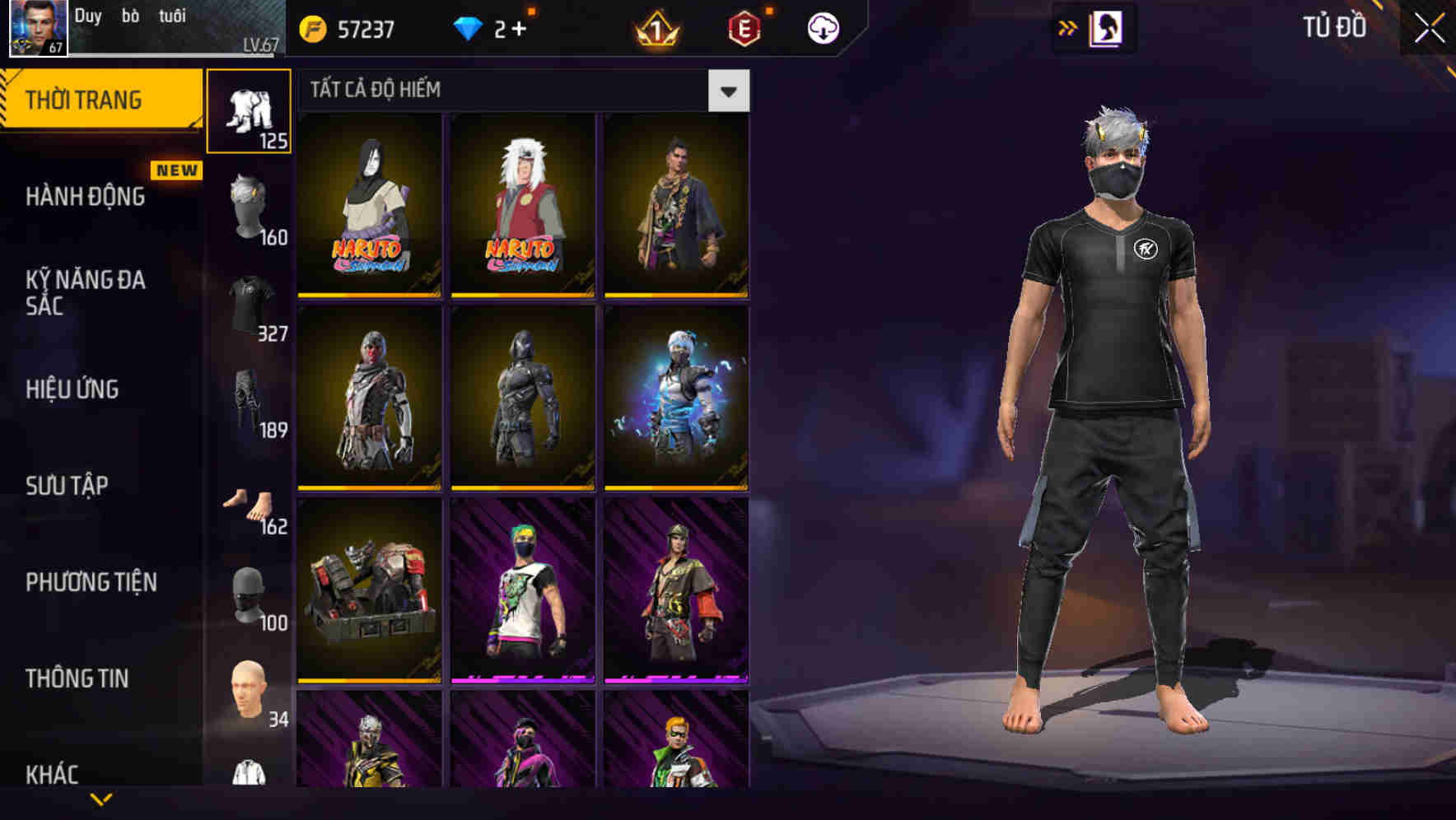Switch to the HÀNH ĐỘNG section
Screen dimensions: 1456x820
[85, 198]
